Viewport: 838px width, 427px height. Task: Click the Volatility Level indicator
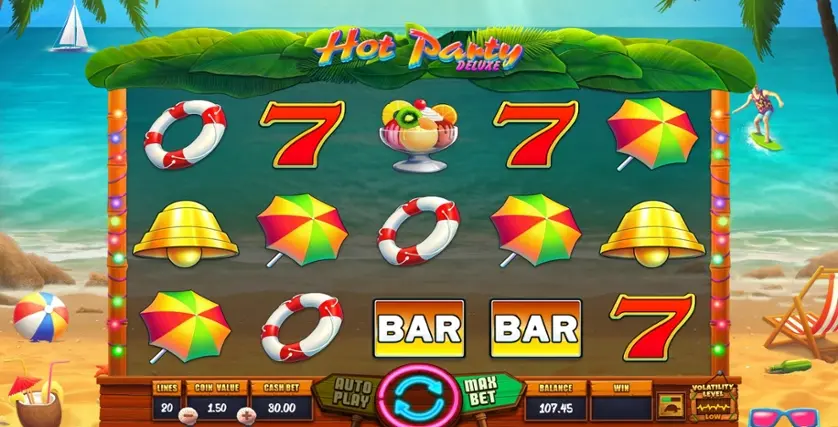712,400
